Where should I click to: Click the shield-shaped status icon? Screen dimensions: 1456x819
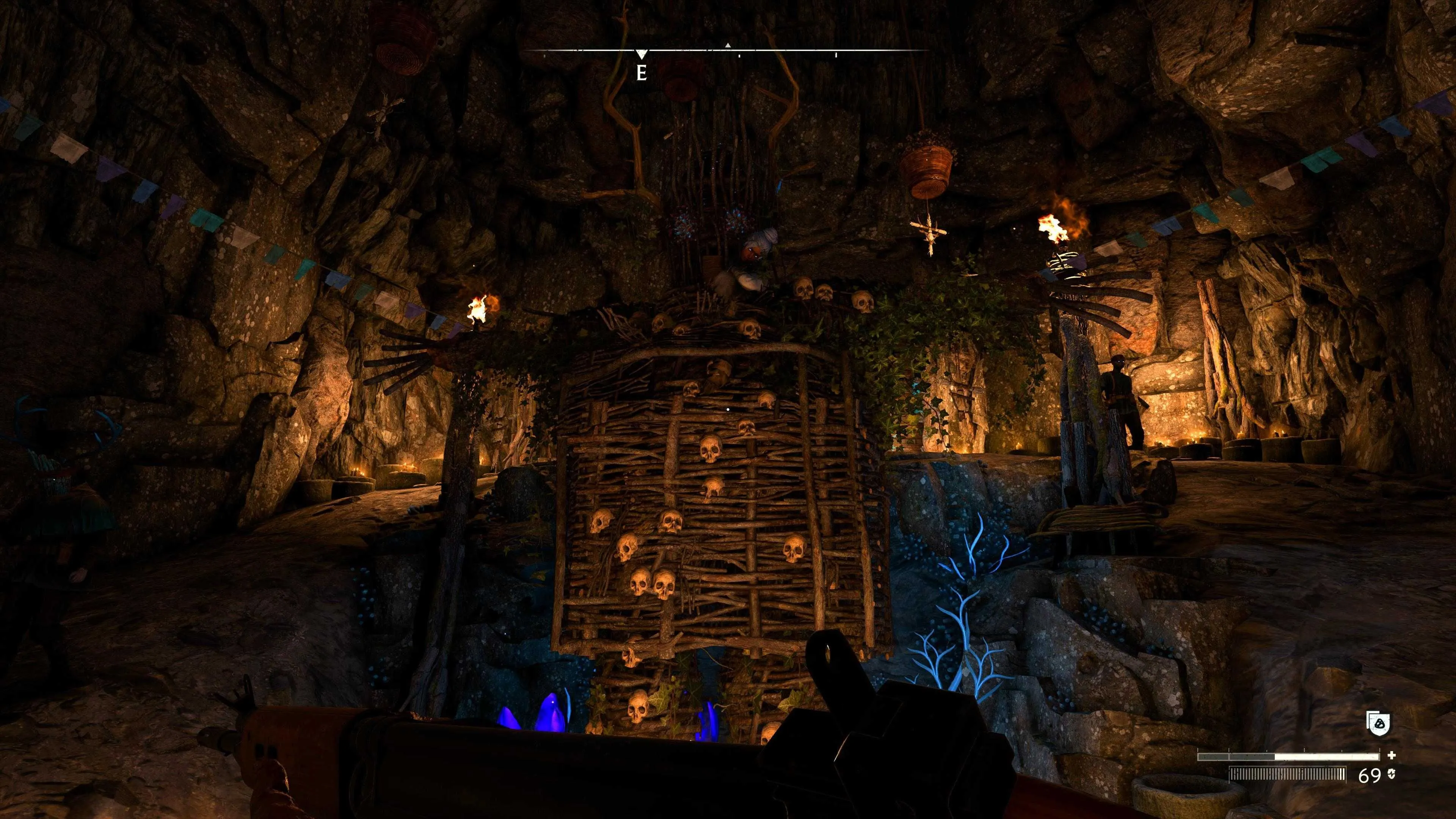pyautogui.click(x=1378, y=723)
